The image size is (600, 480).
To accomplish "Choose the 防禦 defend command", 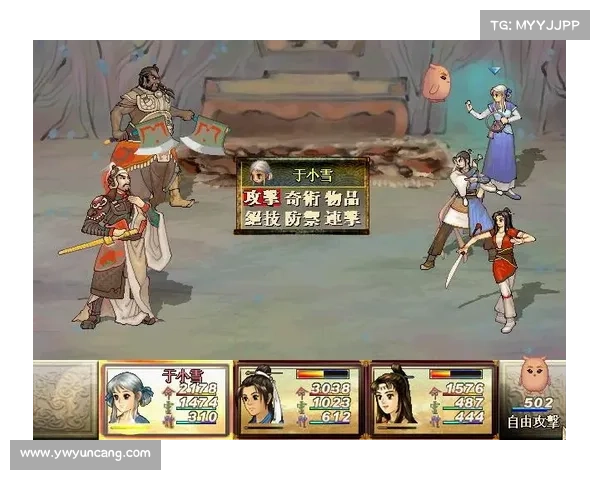I will click(302, 218).
